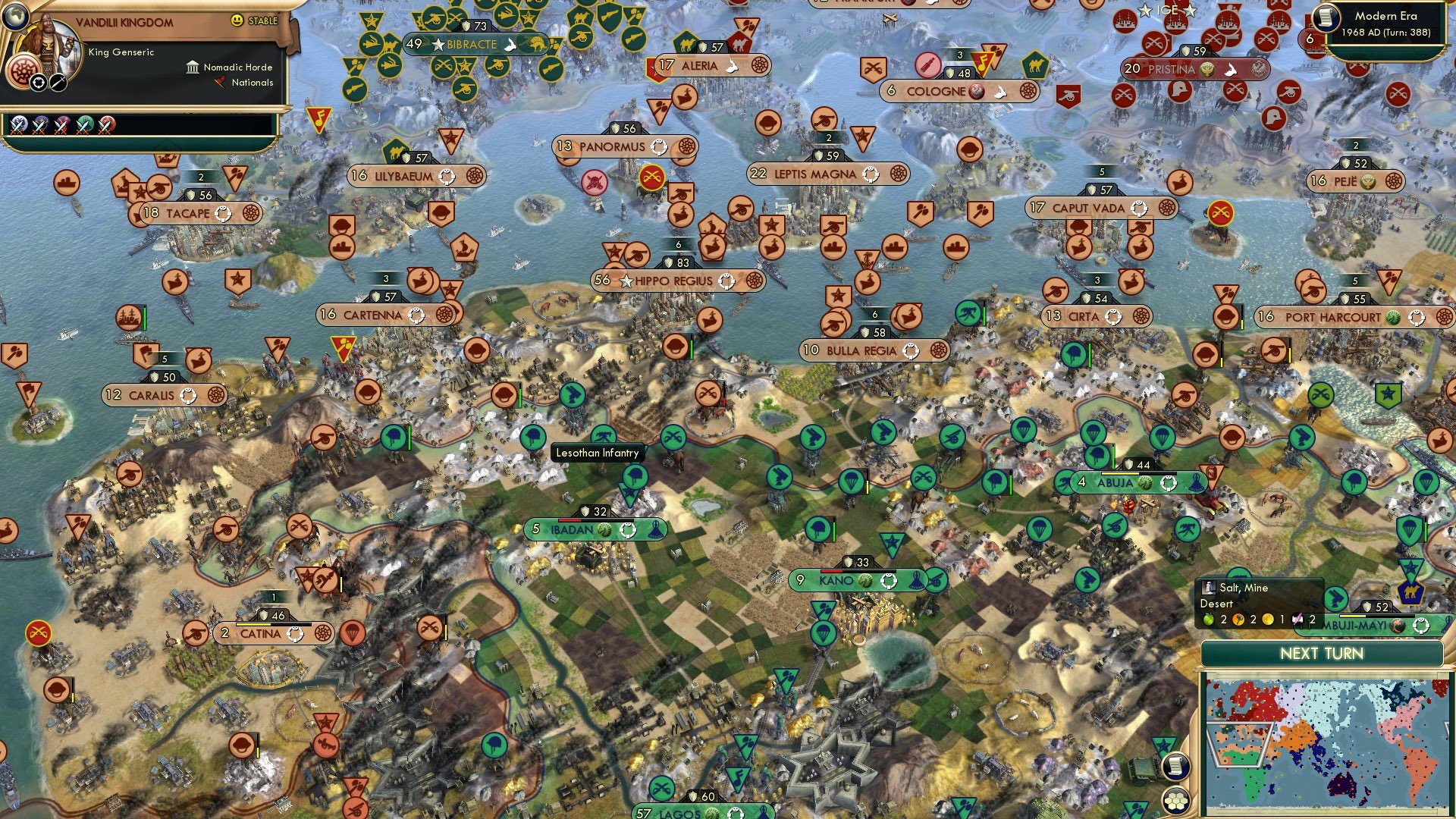The height and width of the screenshot is (819, 1456).
Task: Toggle the puppet ring icon on Mbuji-Mayi banner
Action: pyautogui.click(x=1421, y=626)
